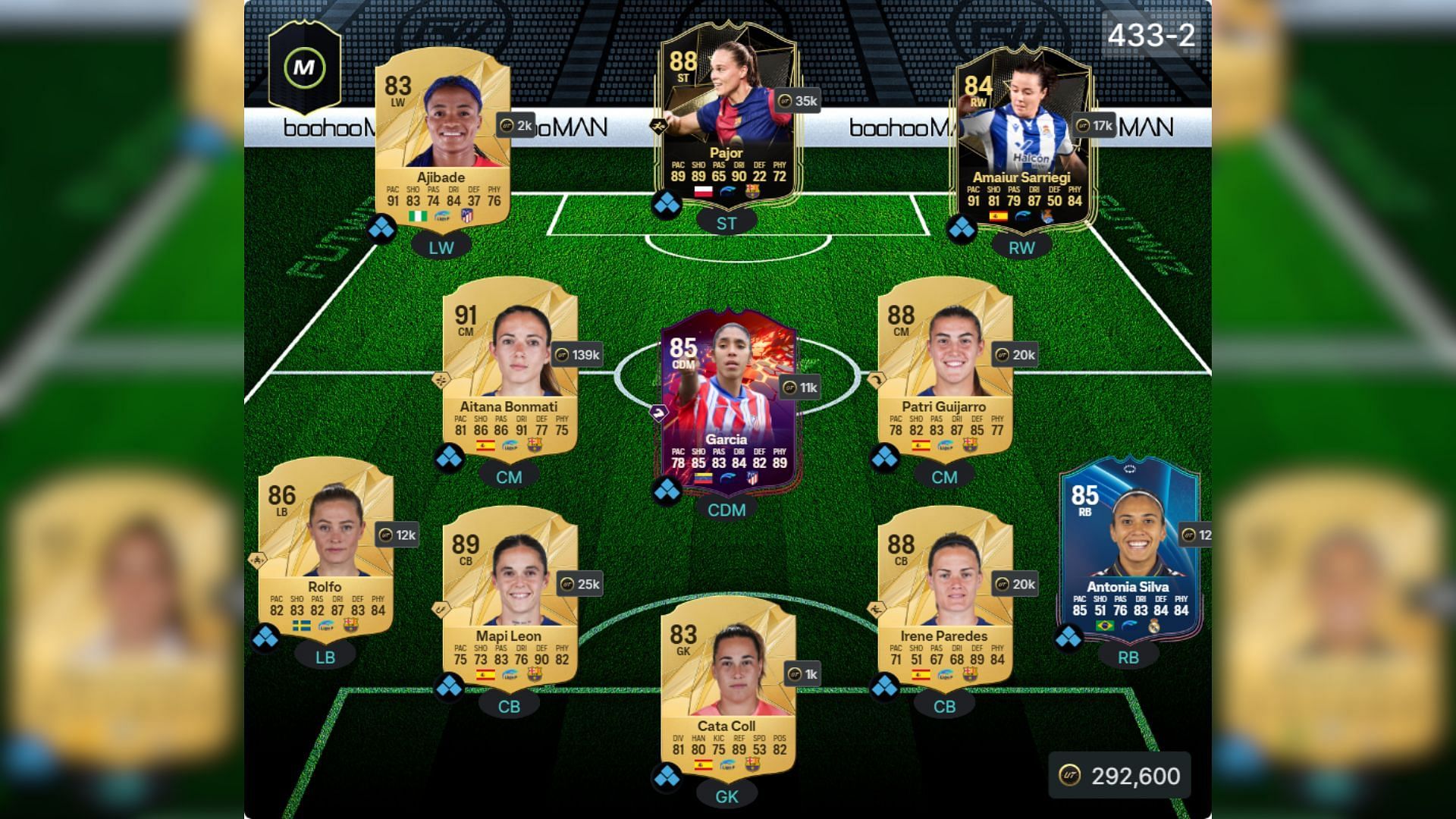
Task: Click Aitana Bonmati's 139k price tag
Action: (578, 354)
